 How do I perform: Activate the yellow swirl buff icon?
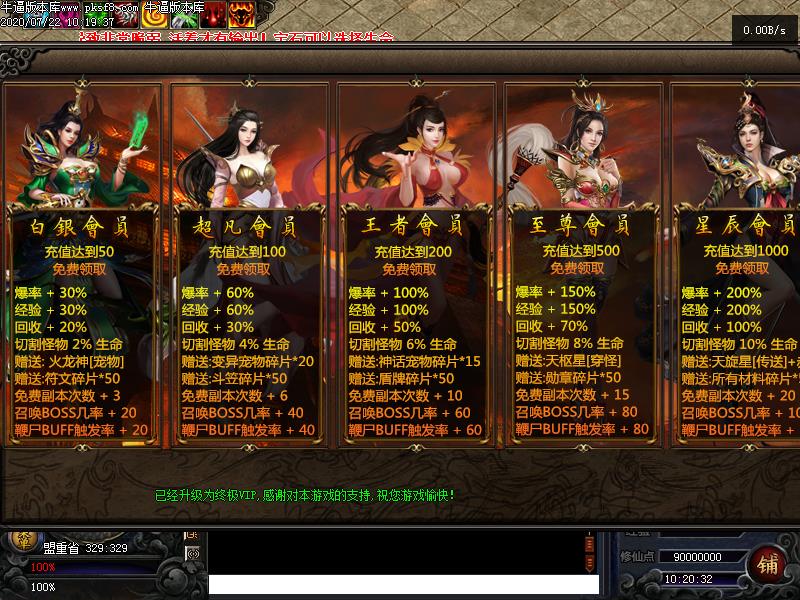coord(154,14)
